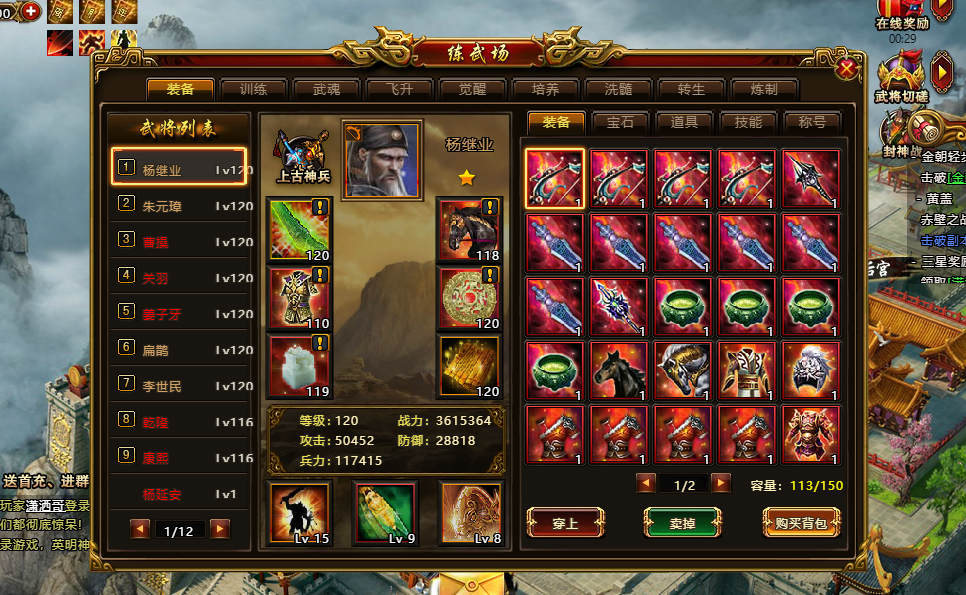Open the 宝石 inventory tab
The height and width of the screenshot is (595, 966).
click(x=620, y=122)
